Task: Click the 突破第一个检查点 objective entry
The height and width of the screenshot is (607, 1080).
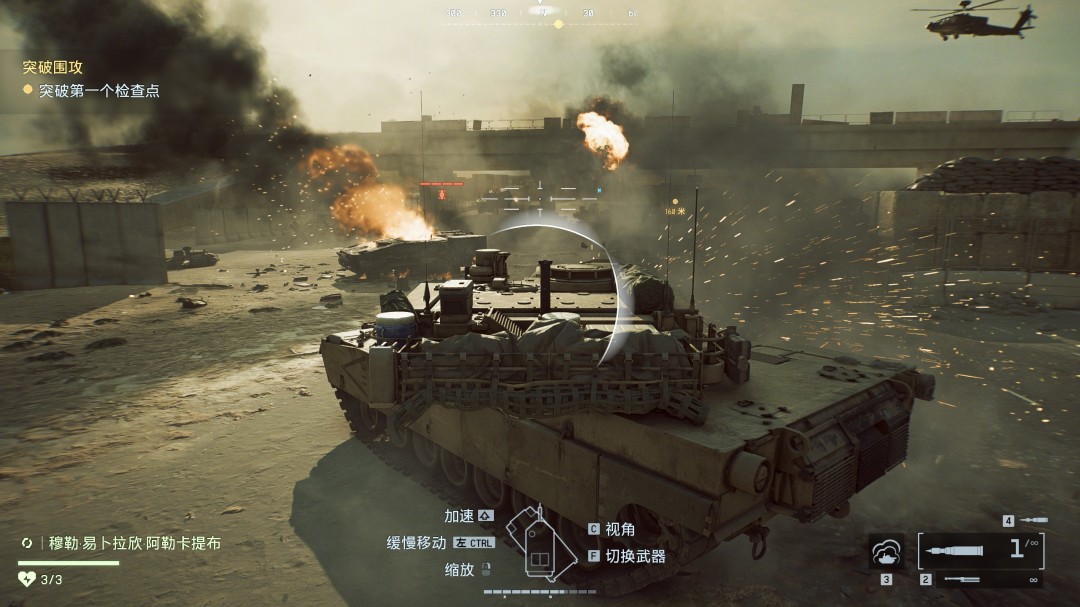Action: tap(99, 91)
